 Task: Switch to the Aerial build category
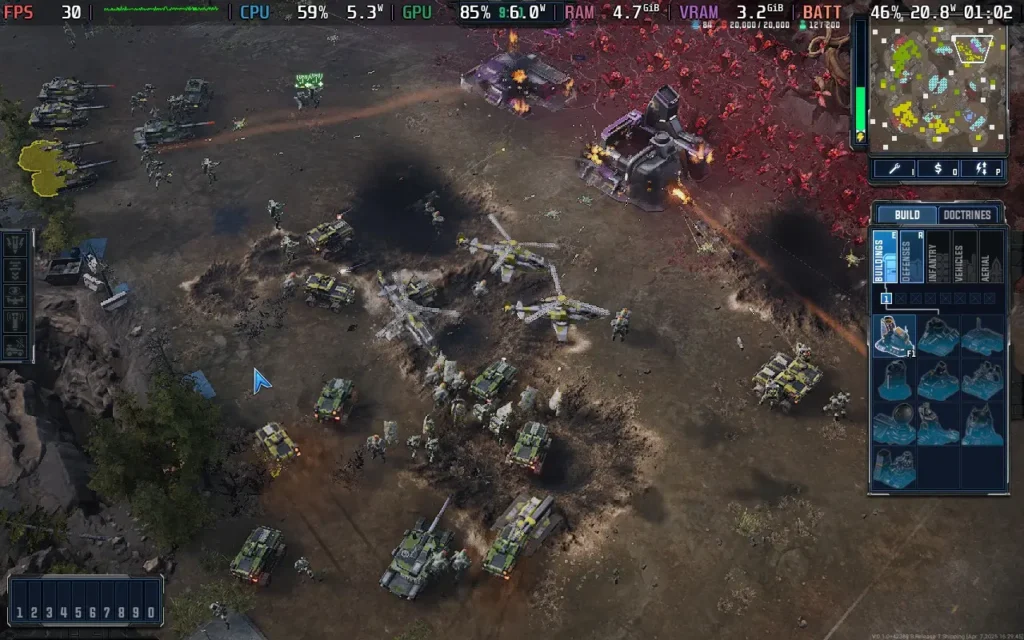[x=991, y=257]
